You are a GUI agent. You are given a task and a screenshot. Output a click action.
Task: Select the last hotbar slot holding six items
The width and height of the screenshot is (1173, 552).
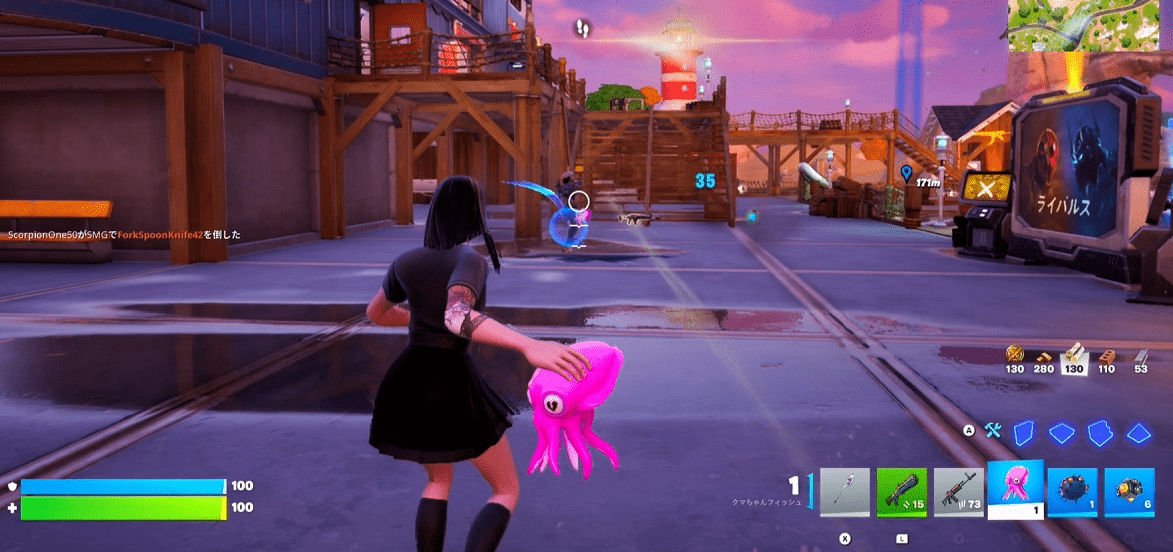coord(1129,493)
